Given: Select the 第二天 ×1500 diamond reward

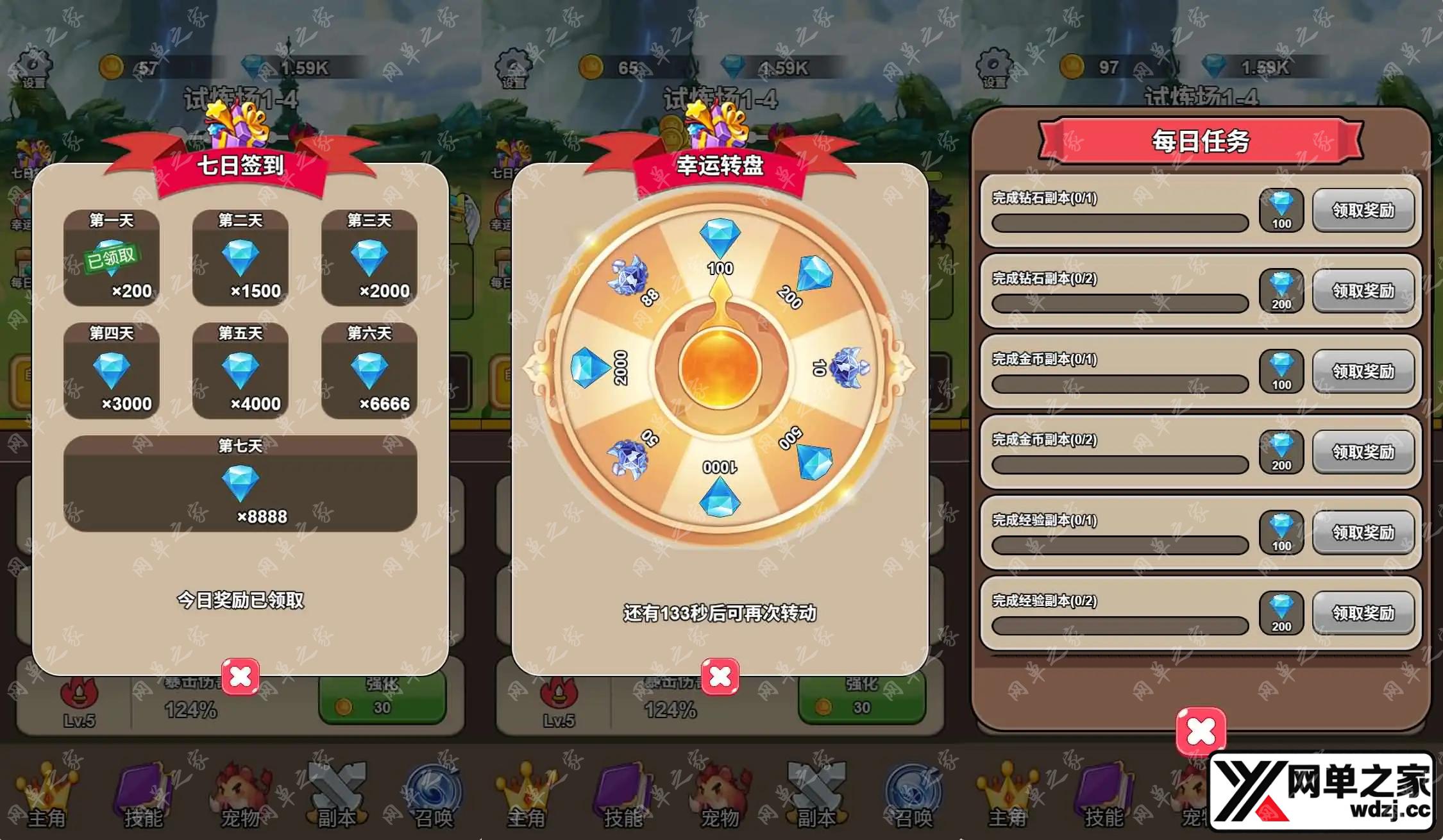Looking at the screenshot, I should point(240,258).
